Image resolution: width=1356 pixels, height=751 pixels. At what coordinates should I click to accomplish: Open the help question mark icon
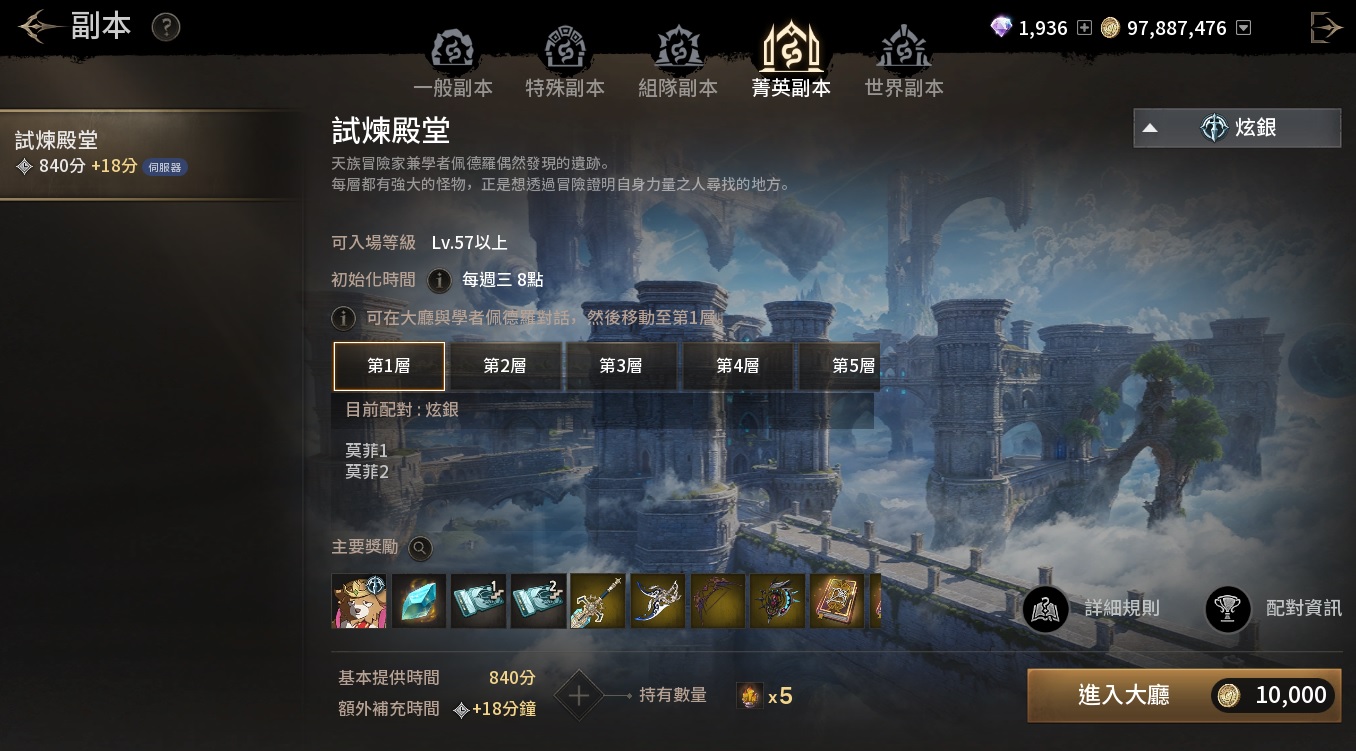tap(165, 27)
